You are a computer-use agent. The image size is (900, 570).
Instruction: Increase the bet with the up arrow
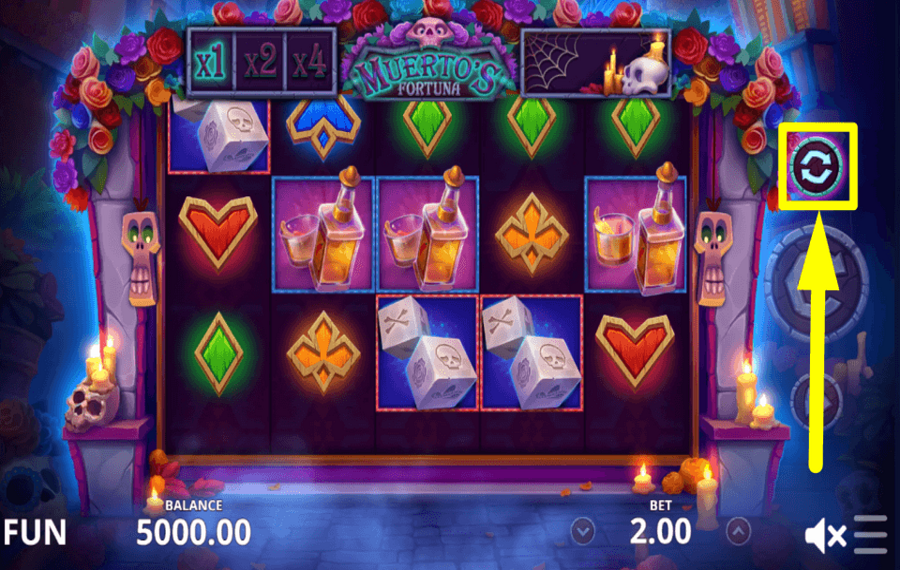tap(738, 529)
